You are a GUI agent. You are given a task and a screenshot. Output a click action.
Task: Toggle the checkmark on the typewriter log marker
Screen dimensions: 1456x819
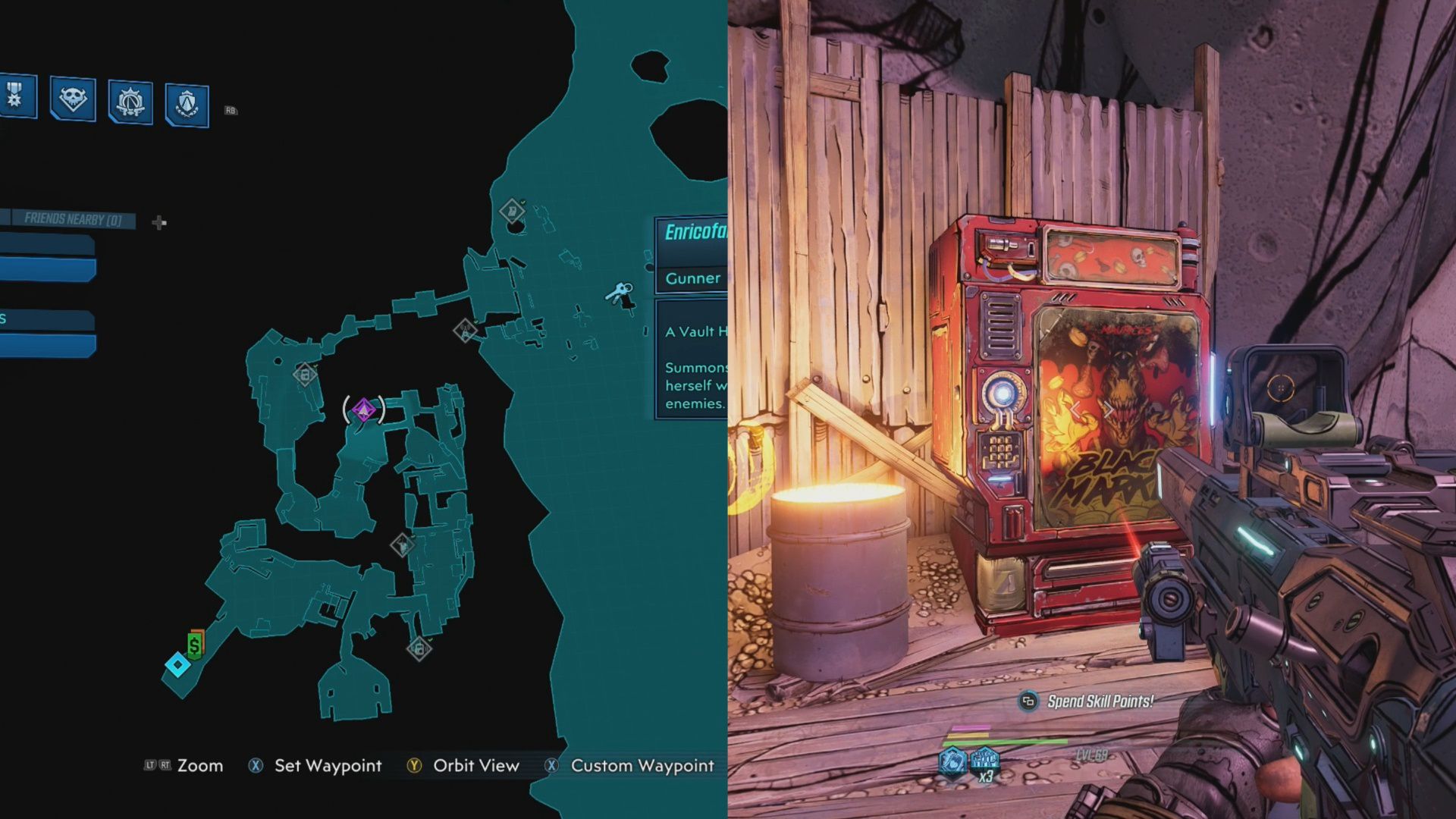402,545
